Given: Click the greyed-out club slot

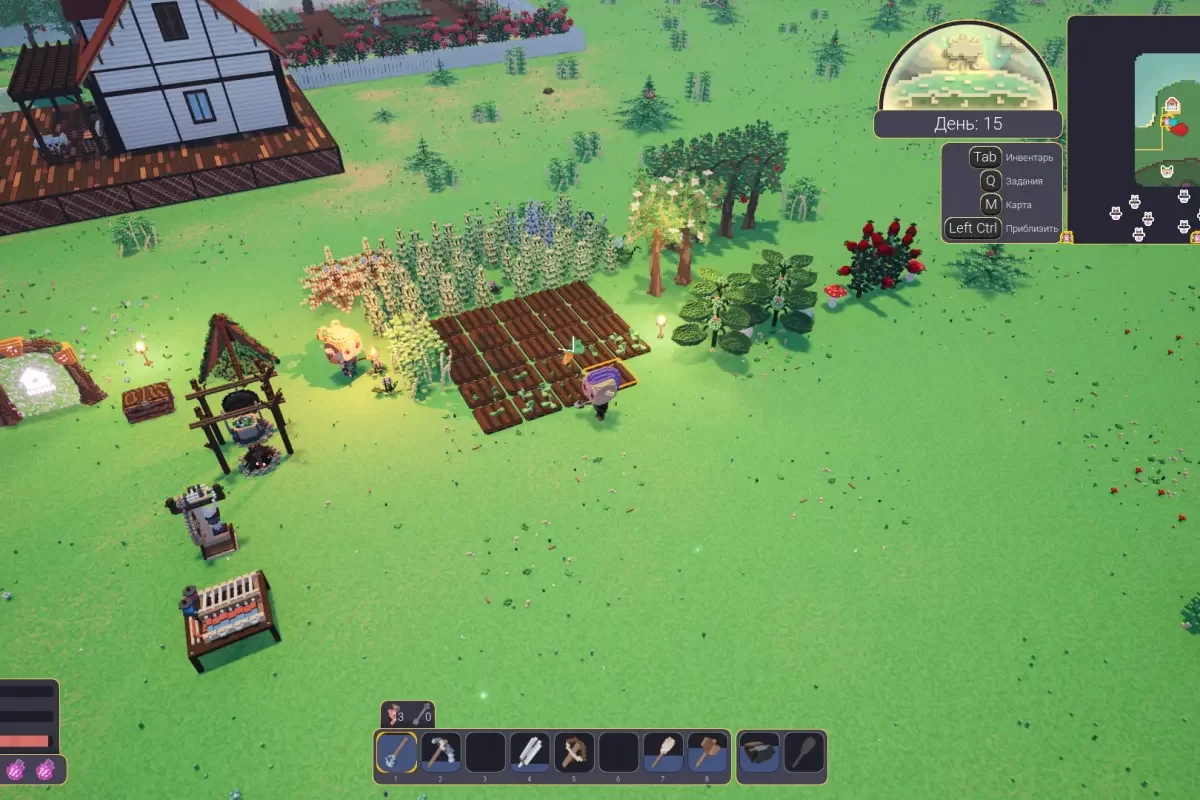Looking at the screenshot, I should click(803, 752).
